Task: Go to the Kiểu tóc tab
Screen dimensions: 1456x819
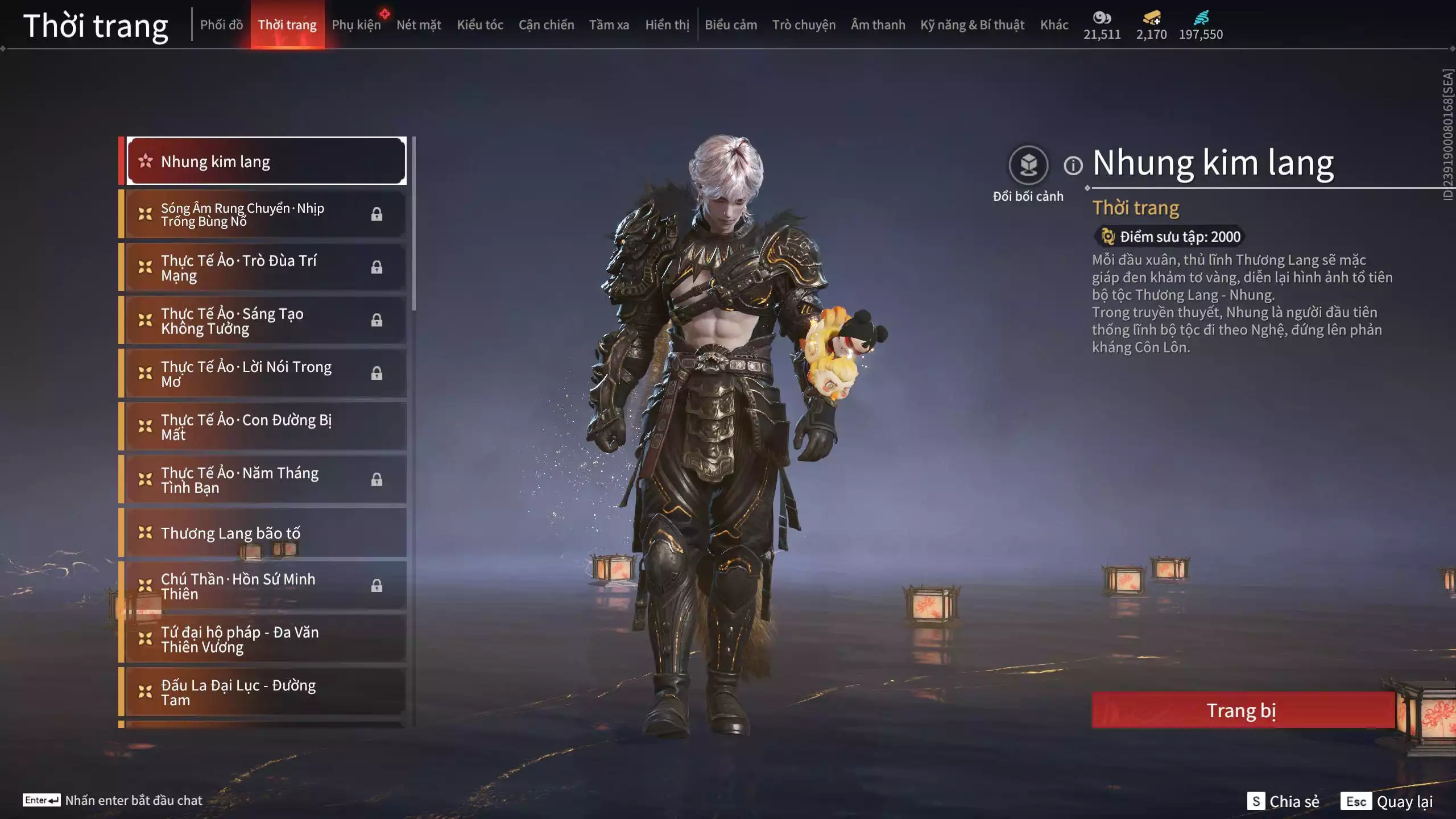Action: 480,25
